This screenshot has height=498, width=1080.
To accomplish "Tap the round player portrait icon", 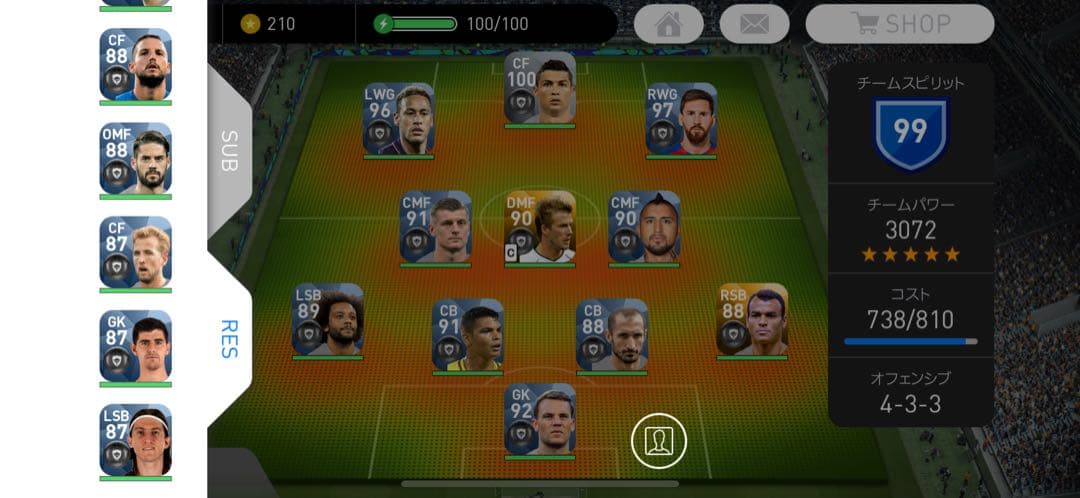I will tap(658, 441).
